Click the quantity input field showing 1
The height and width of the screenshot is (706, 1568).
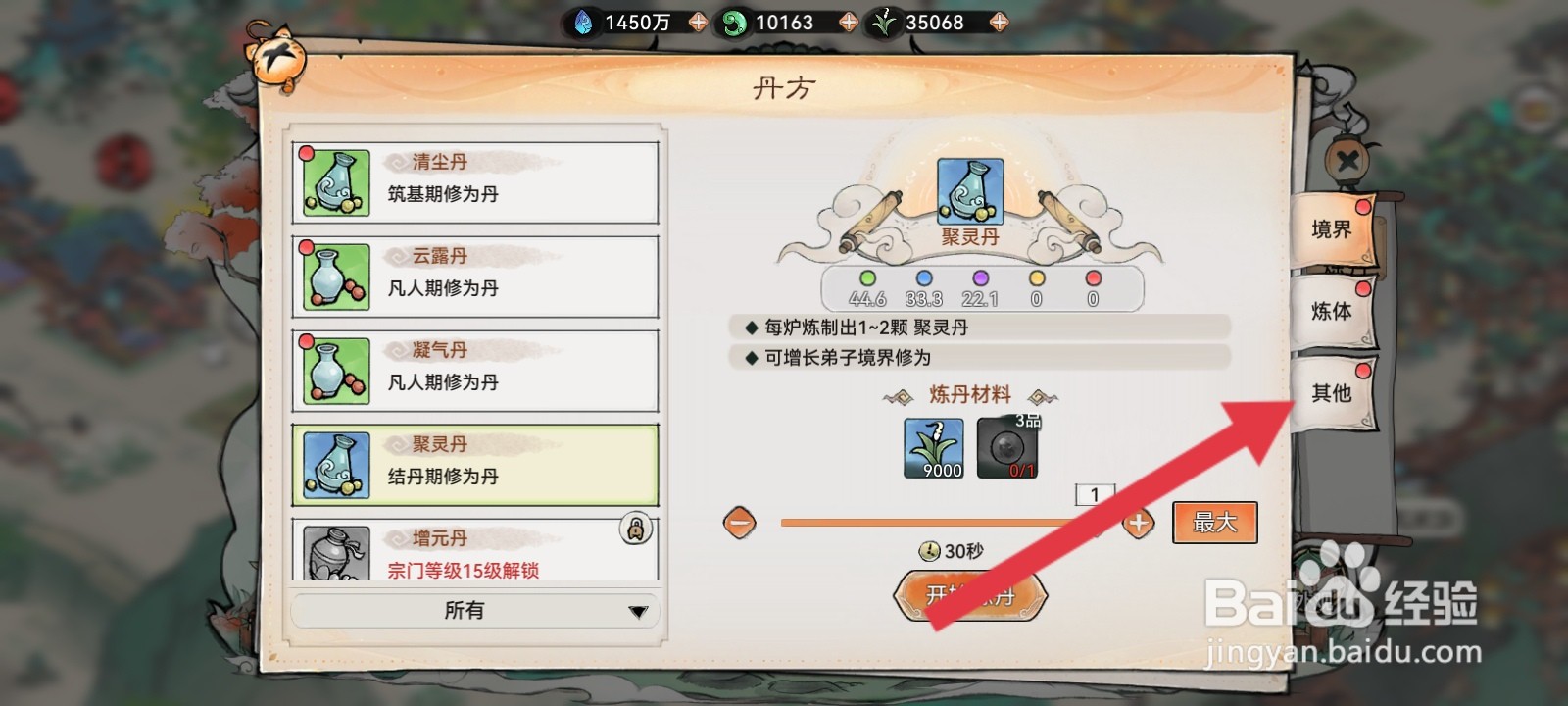(1097, 494)
